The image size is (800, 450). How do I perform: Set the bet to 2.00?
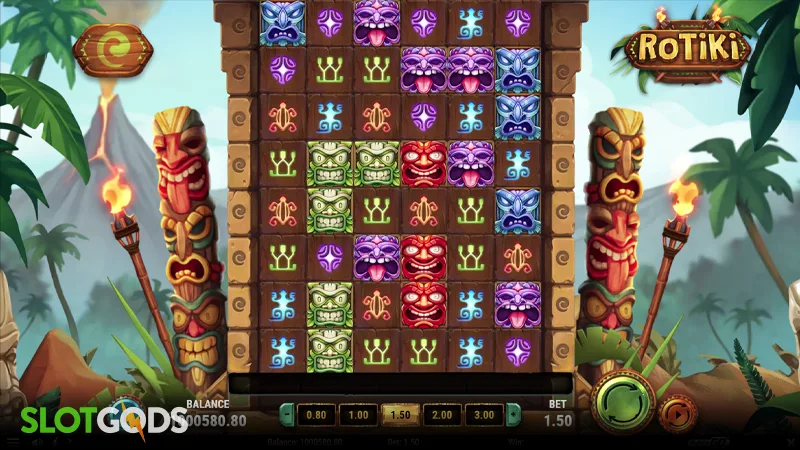tap(440, 414)
